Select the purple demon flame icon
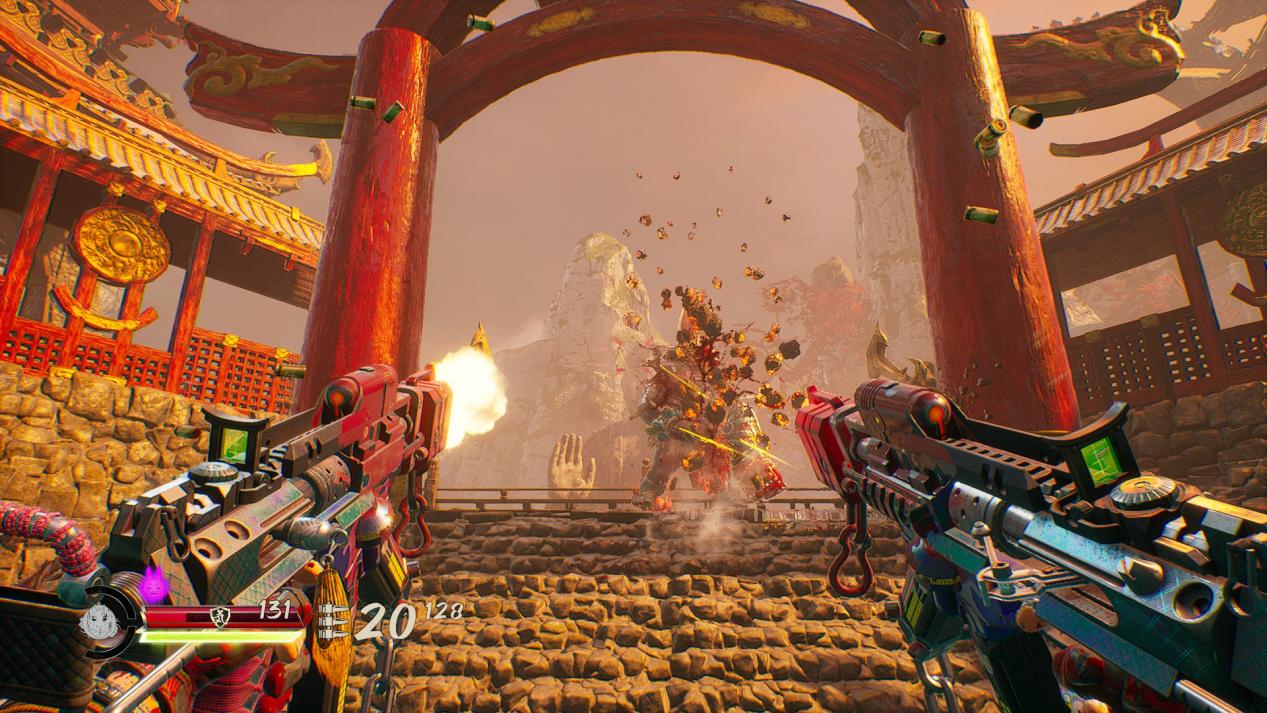The width and height of the screenshot is (1267, 713). pos(155,583)
